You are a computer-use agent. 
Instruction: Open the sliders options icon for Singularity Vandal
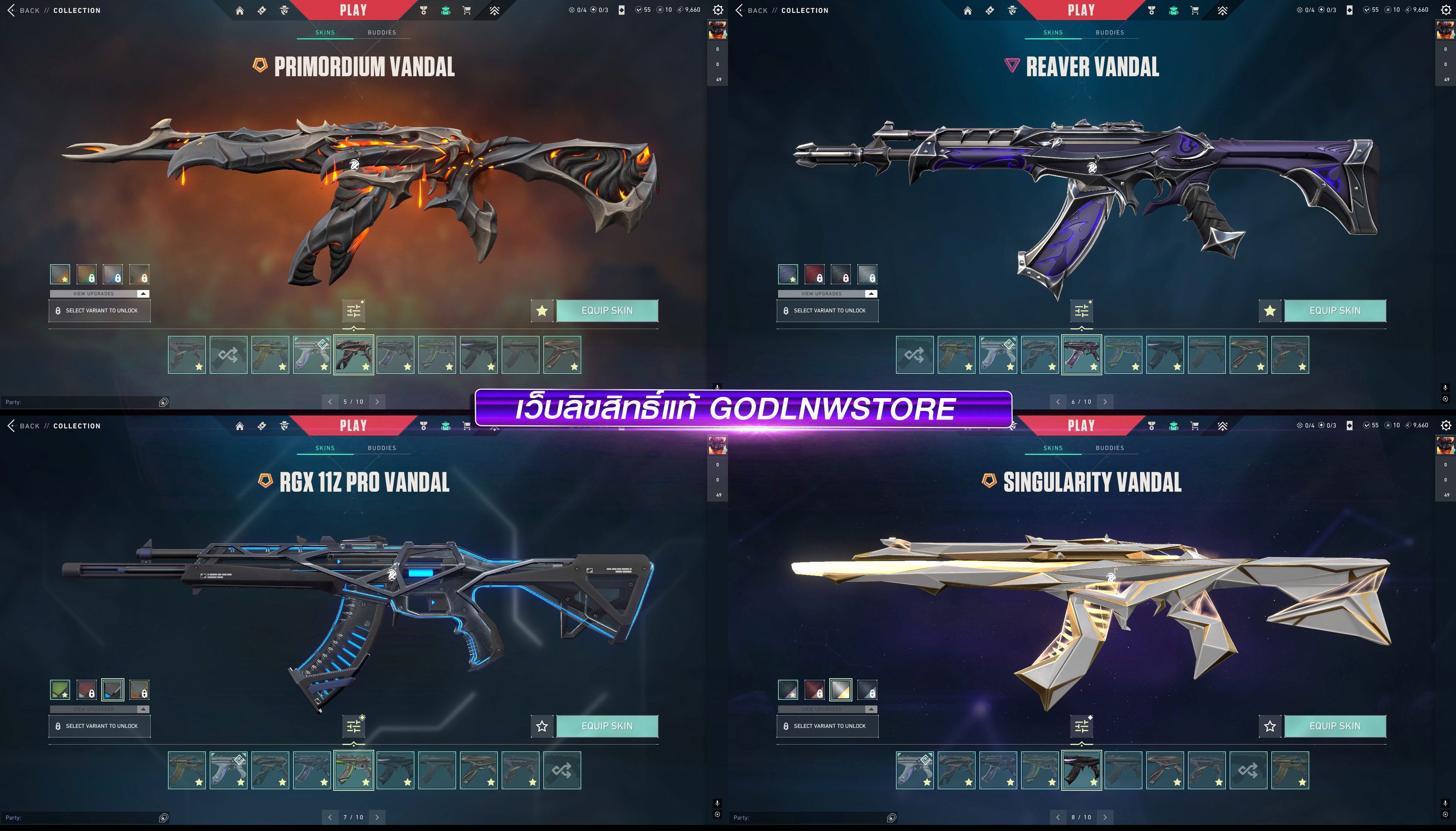tap(1082, 726)
